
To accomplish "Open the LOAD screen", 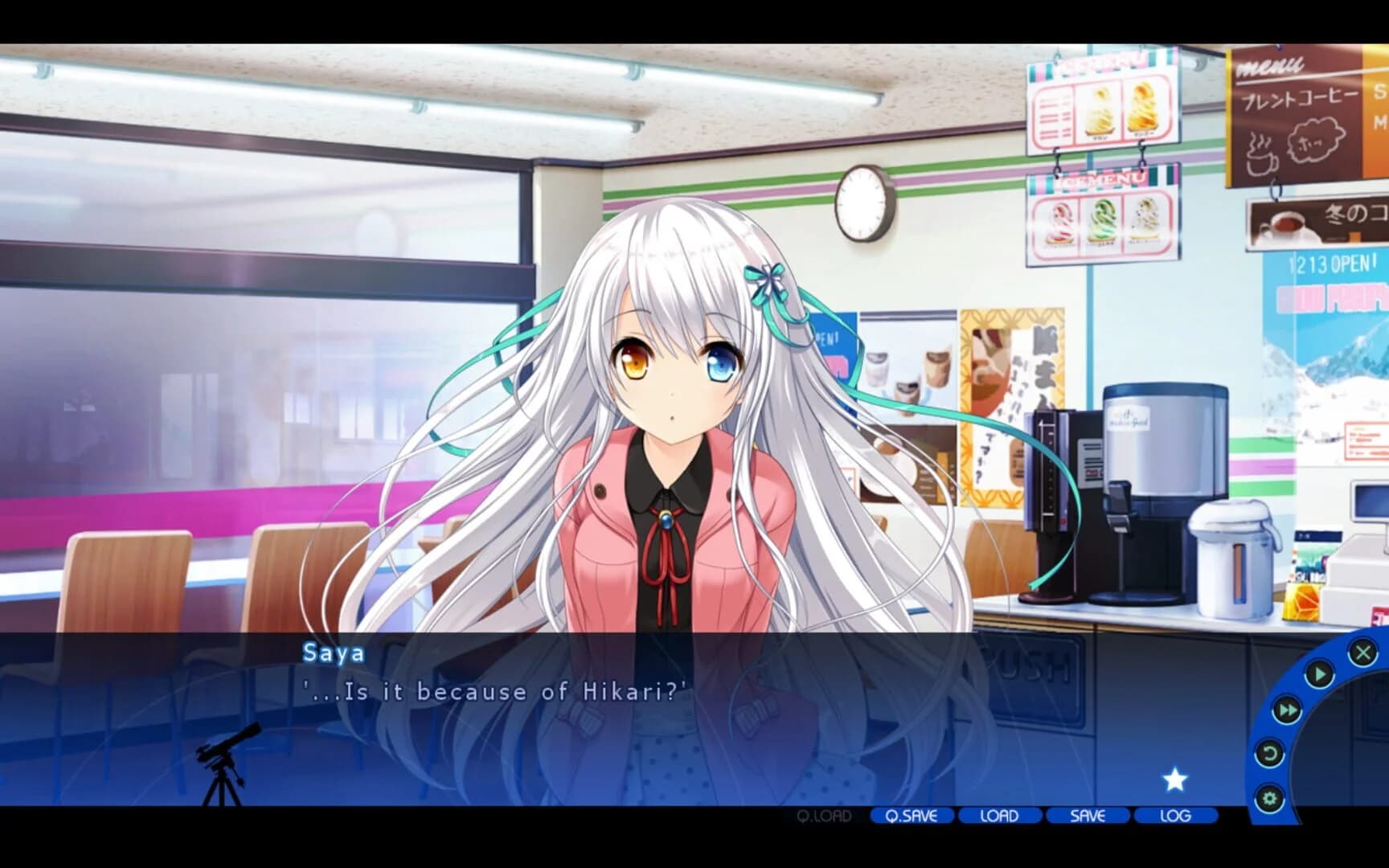I will point(998,816).
